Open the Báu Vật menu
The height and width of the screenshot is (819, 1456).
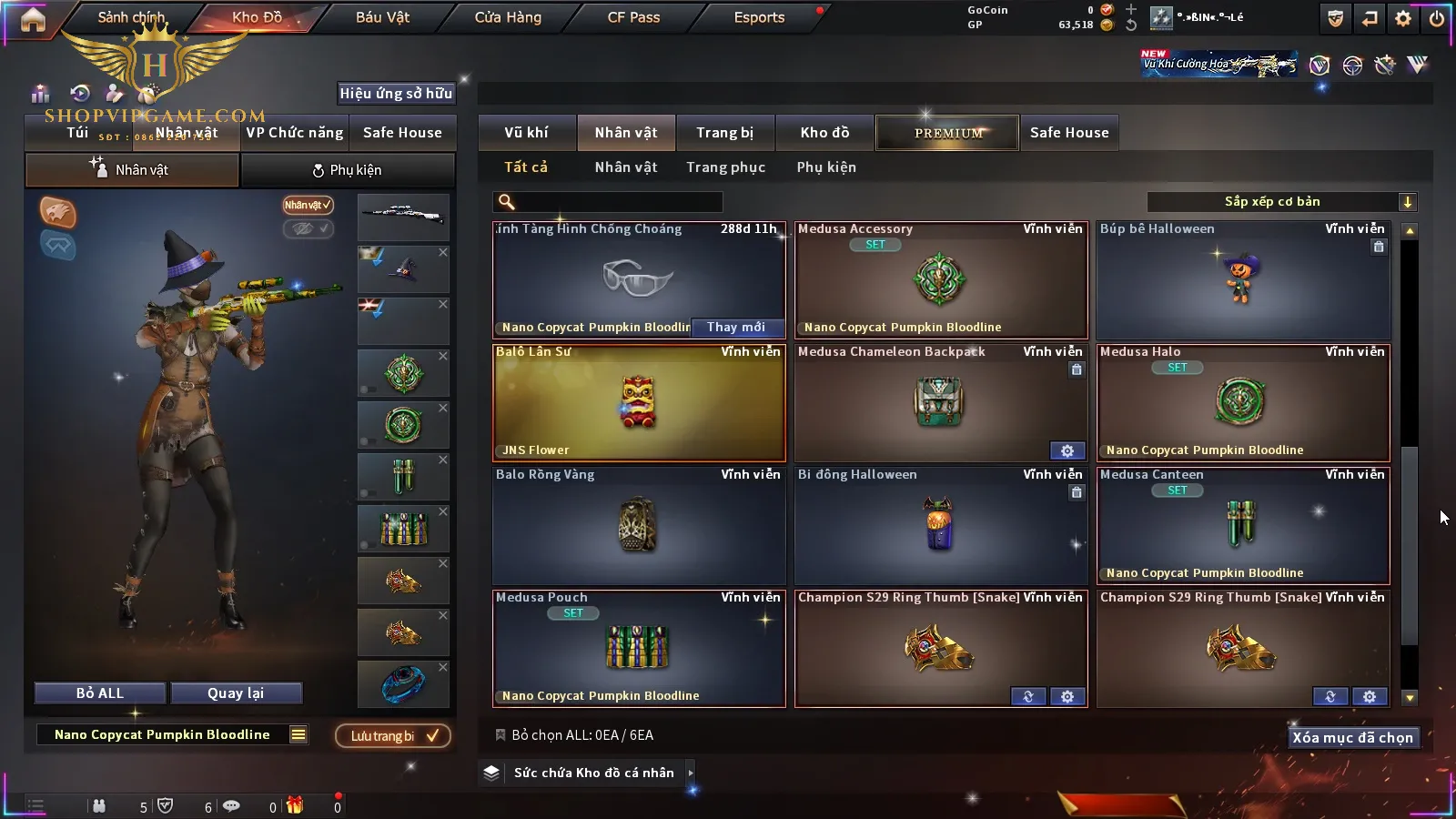[382, 17]
